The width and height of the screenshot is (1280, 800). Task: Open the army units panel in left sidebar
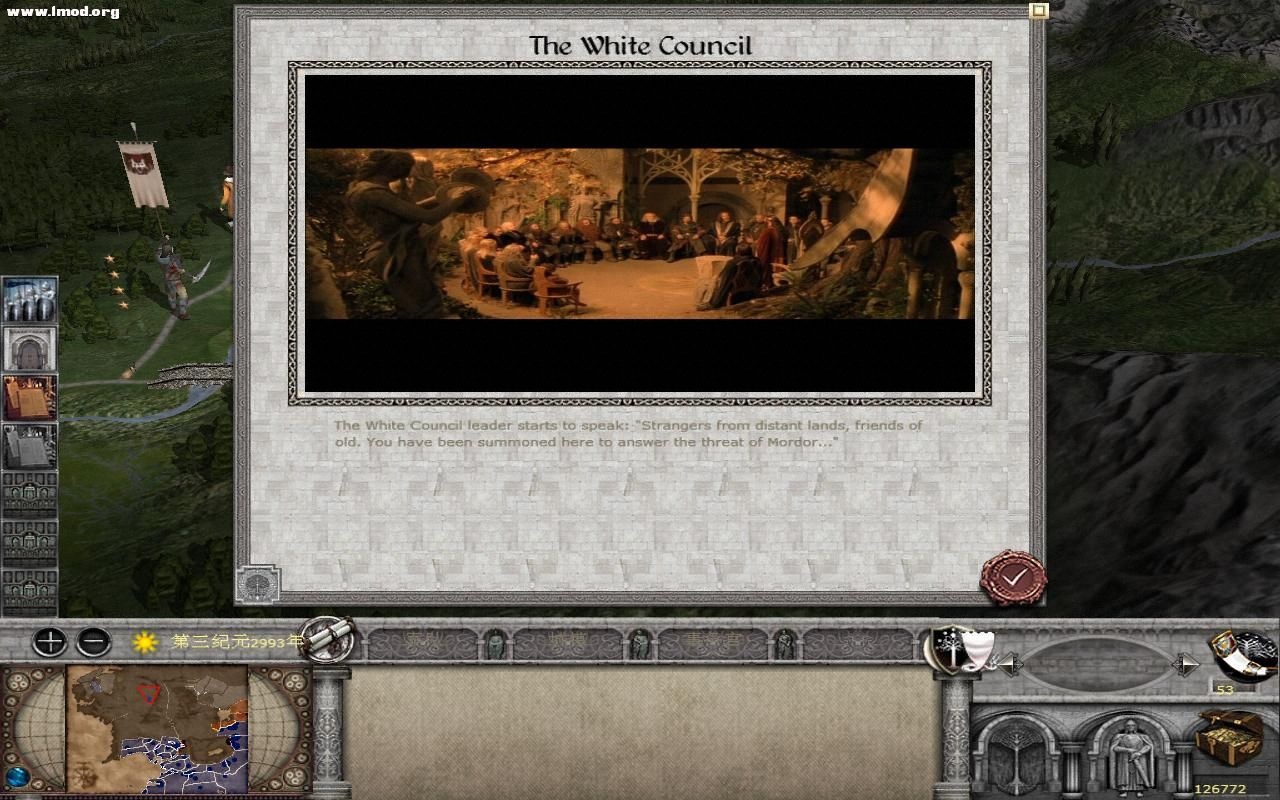tap(28, 300)
